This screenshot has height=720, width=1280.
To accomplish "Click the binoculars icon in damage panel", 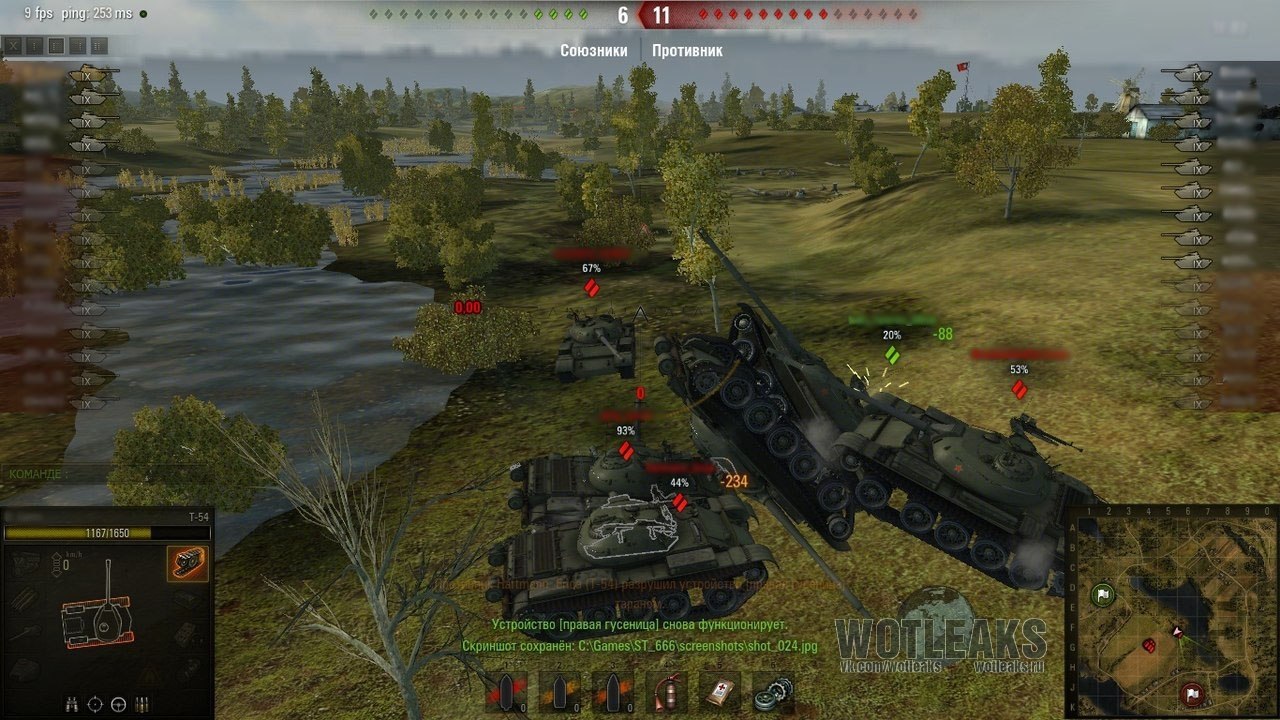I will click(x=72, y=703).
